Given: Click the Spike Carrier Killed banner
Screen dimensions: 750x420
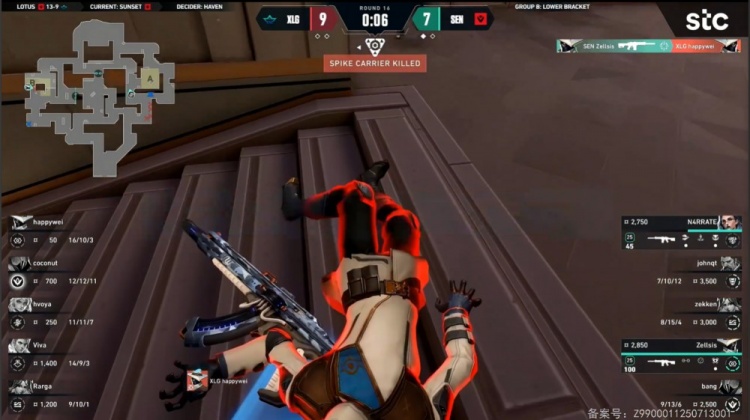Looking at the screenshot, I should [375, 63].
